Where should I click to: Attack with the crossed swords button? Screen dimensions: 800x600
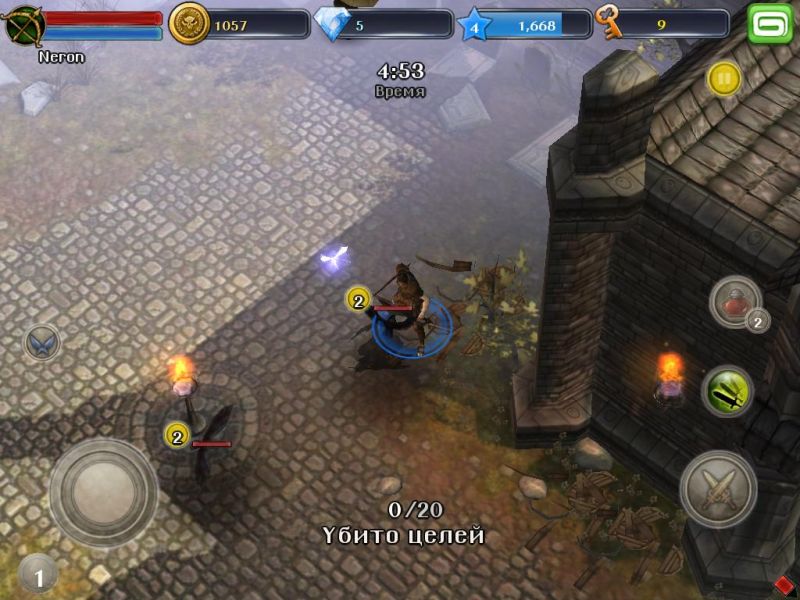tap(718, 490)
